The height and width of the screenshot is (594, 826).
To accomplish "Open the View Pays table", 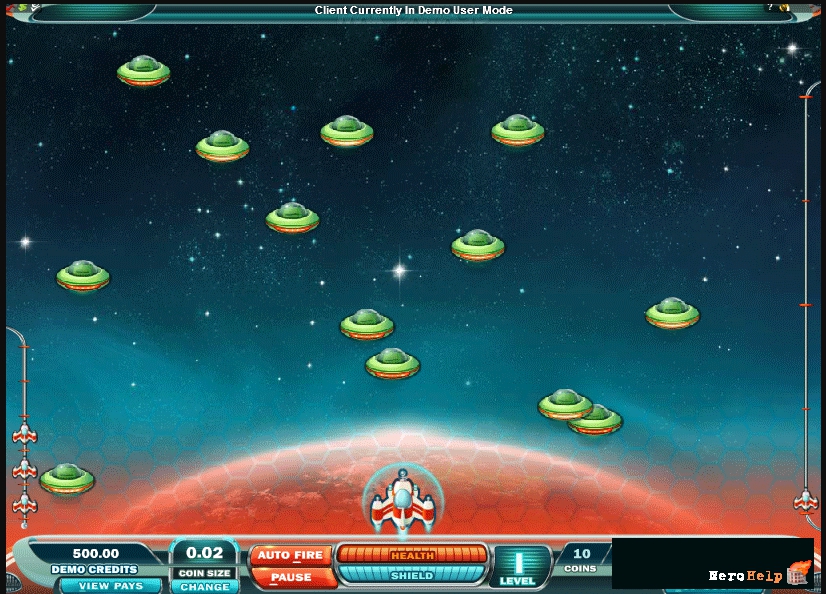I will point(110,586).
